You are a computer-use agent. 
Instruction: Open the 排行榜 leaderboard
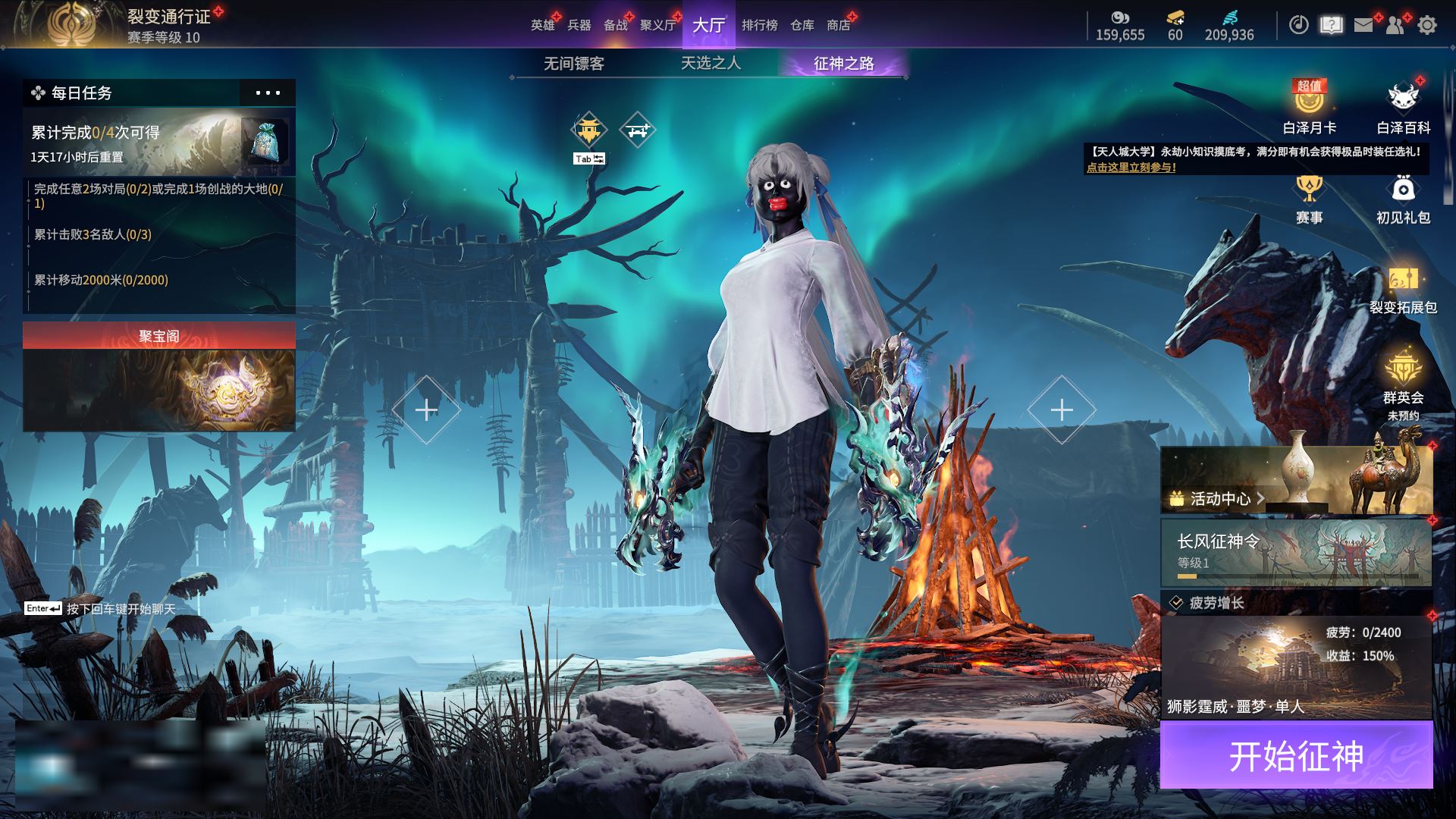click(759, 25)
